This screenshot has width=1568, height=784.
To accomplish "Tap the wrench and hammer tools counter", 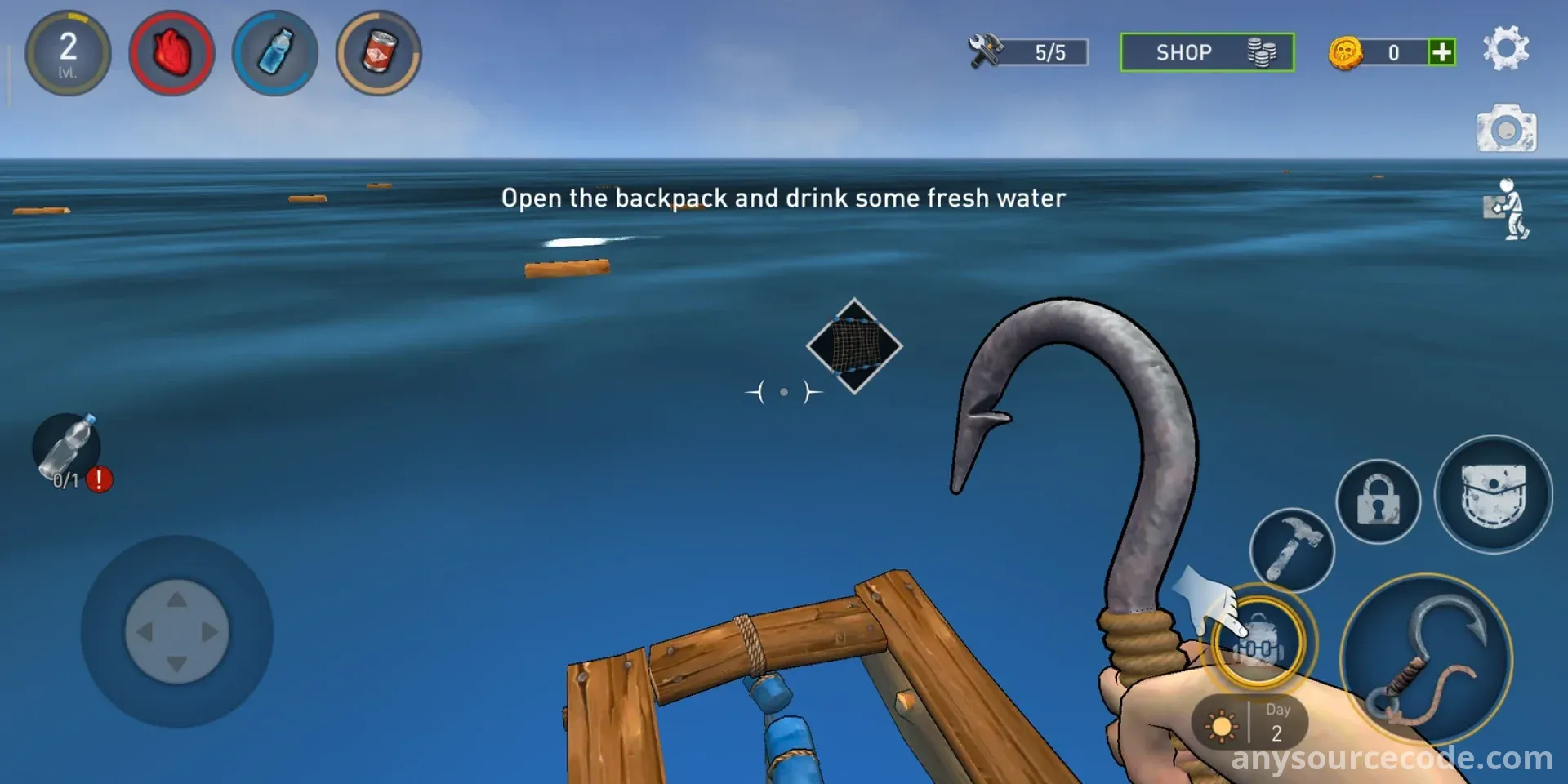I will [x=1027, y=52].
